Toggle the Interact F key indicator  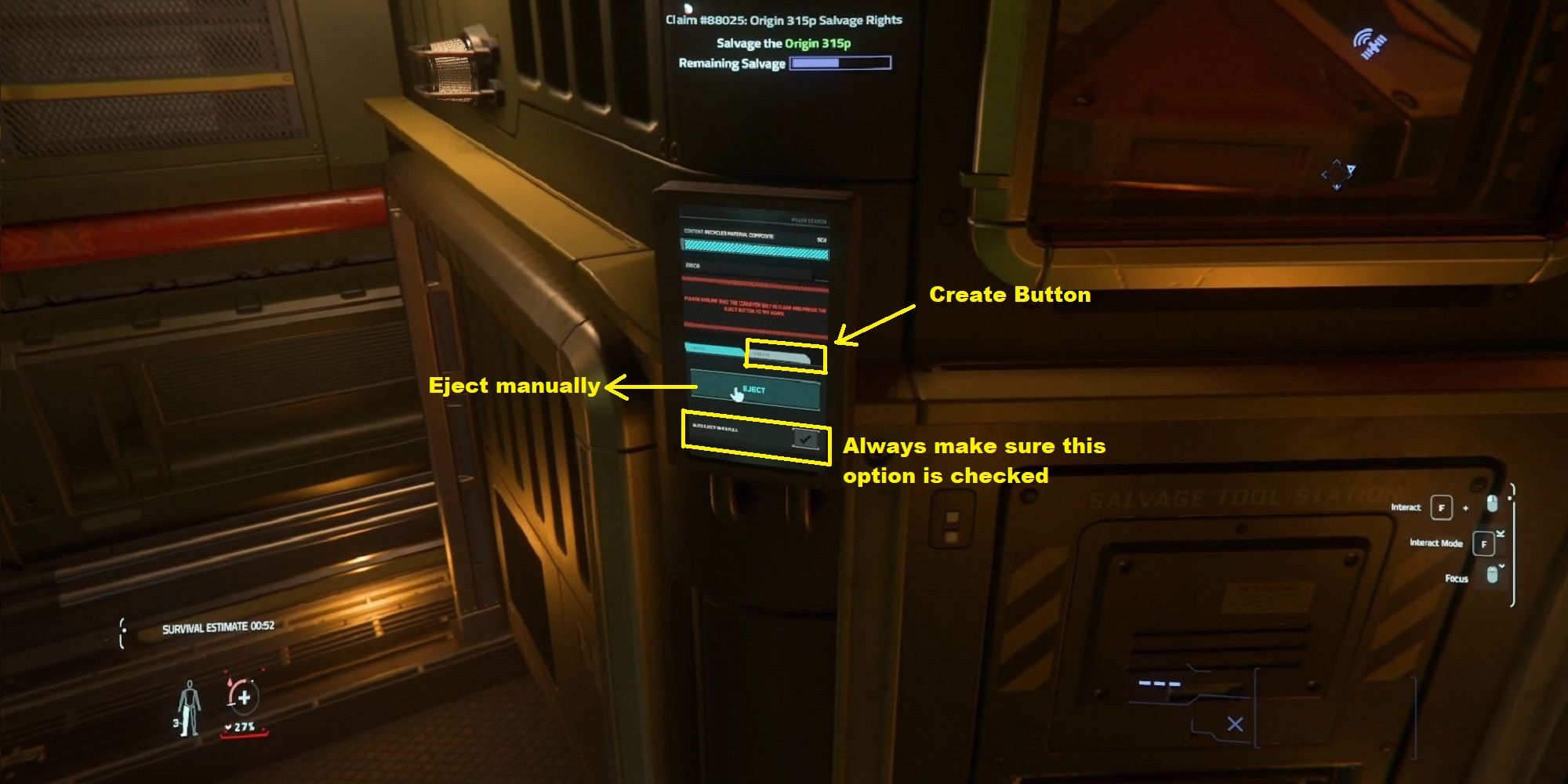coord(1442,509)
